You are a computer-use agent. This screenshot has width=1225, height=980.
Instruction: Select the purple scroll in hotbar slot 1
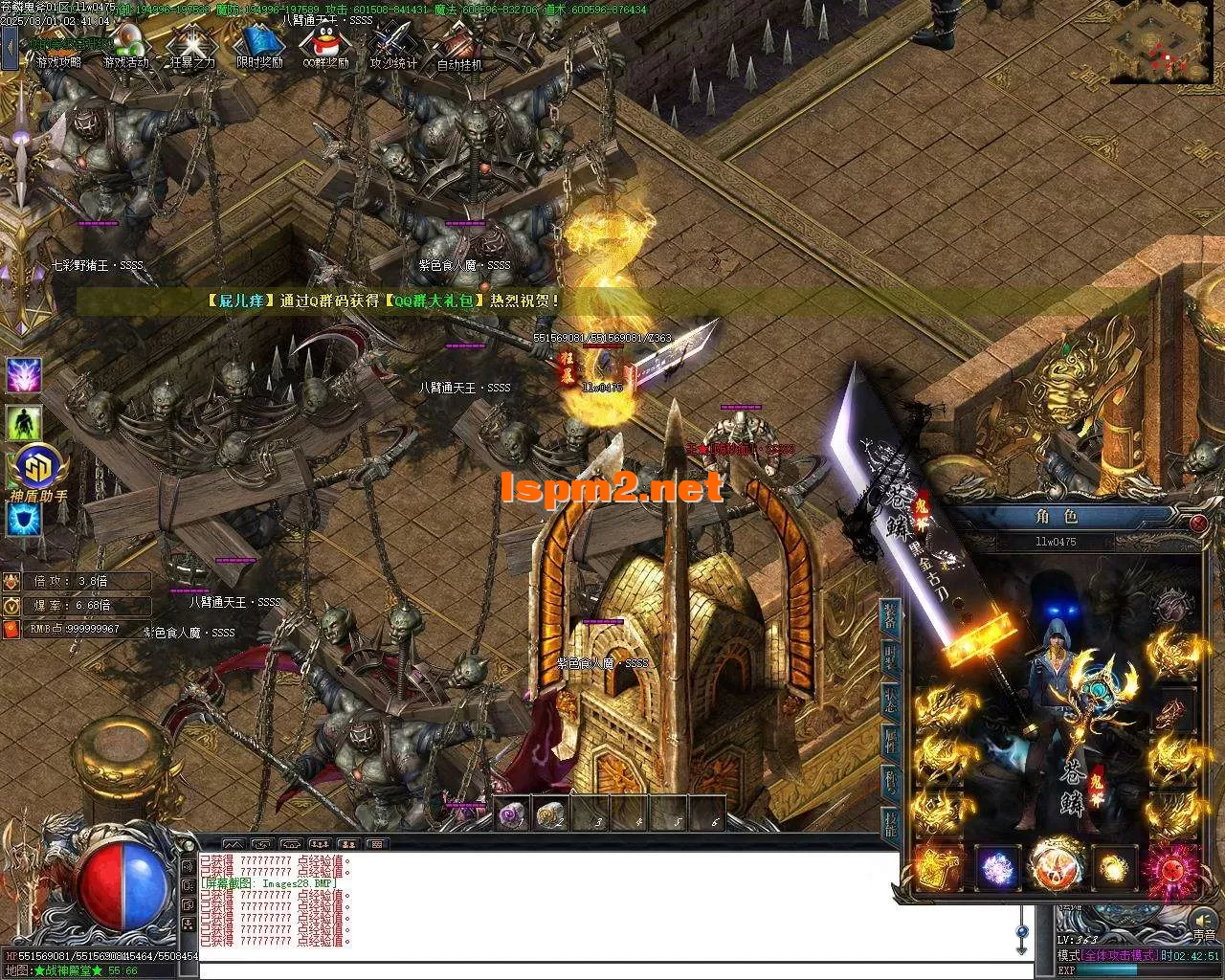coord(512,814)
